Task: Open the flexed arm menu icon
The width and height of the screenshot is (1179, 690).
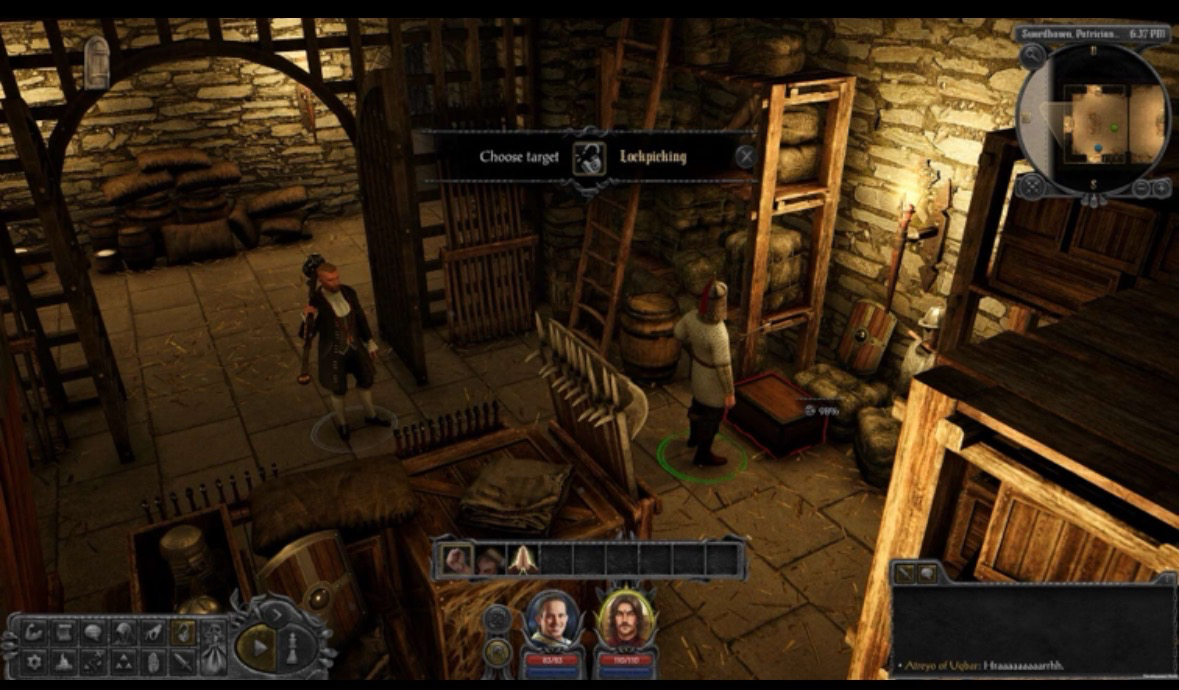Action: coord(34,632)
